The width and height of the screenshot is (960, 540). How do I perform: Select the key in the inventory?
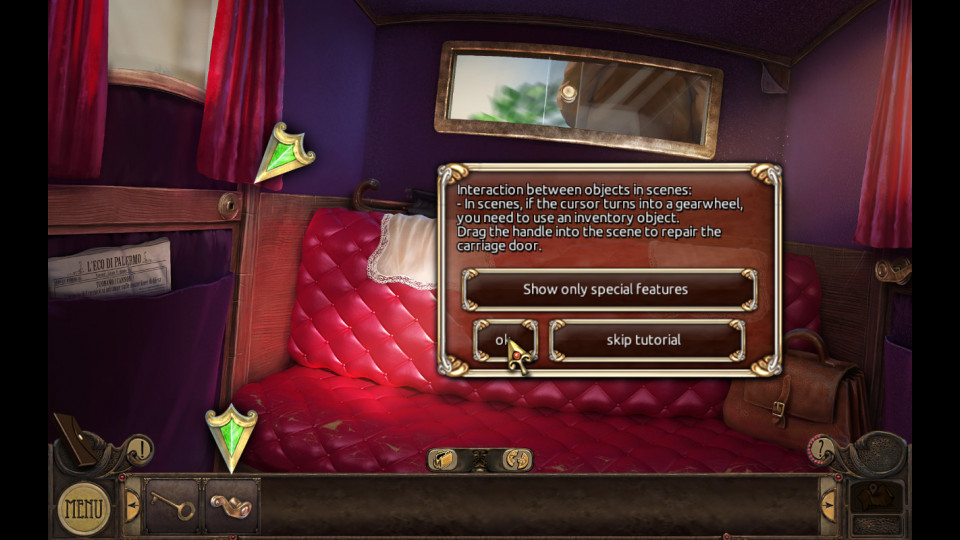[x=174, y=506]
